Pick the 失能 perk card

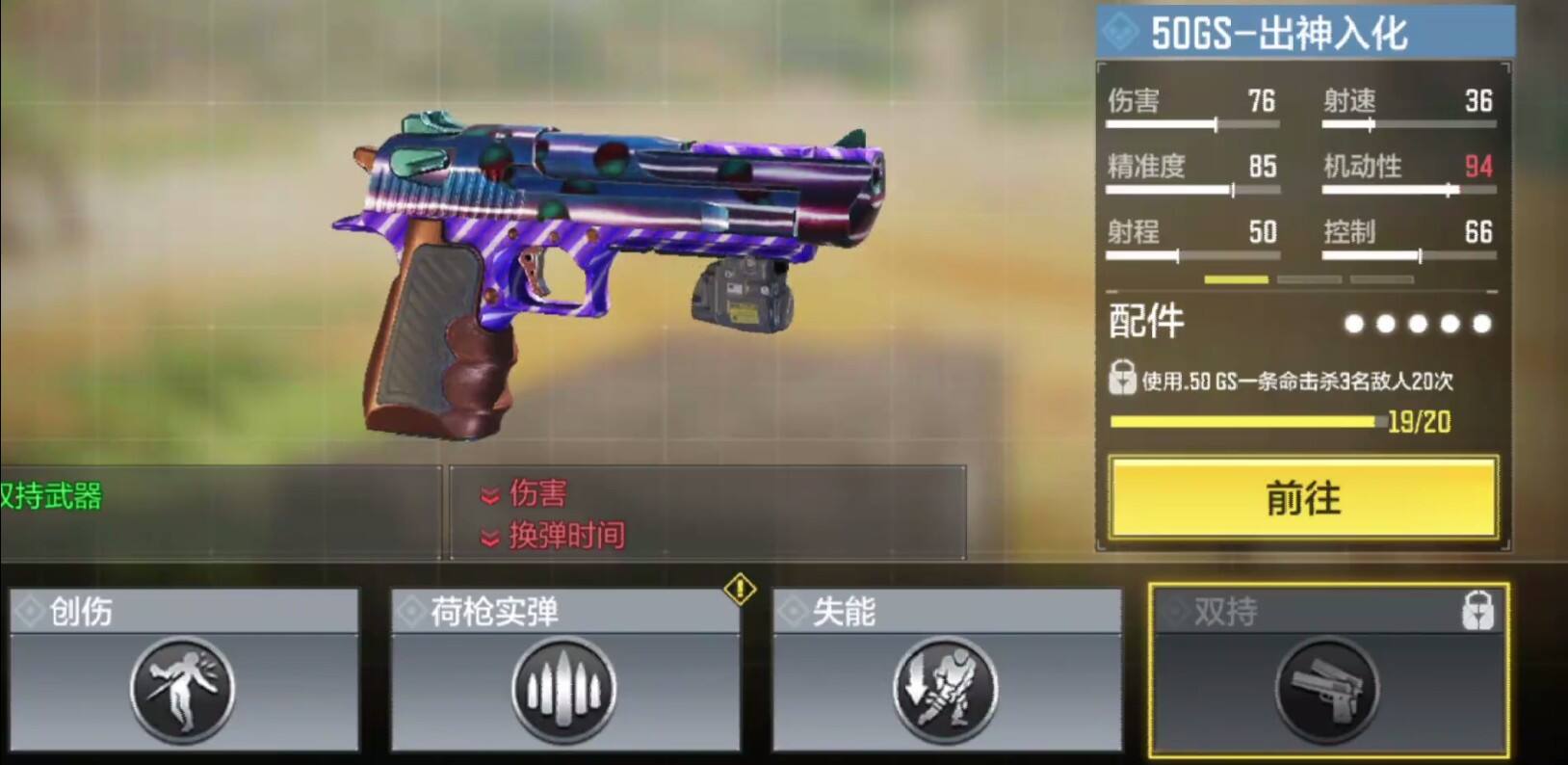coord(946,671)
